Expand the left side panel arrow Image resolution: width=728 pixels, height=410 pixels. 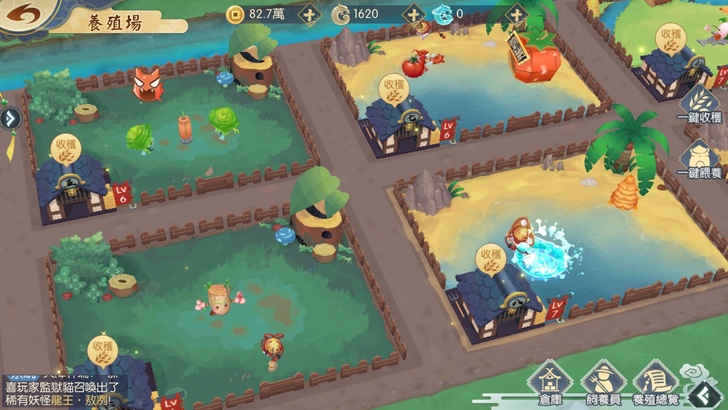click(x=10, y=118)
